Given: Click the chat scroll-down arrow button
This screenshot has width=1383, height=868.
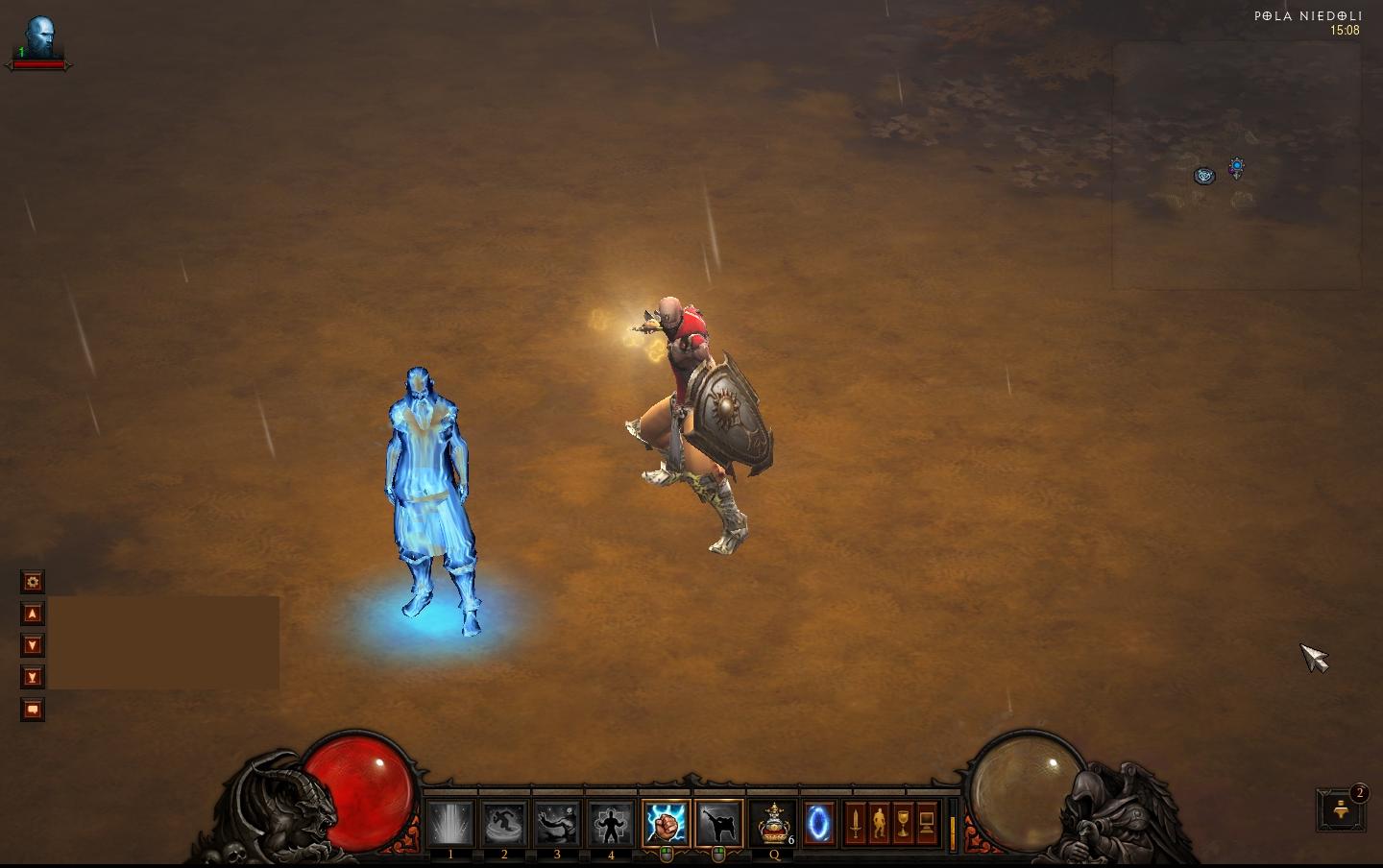Looking at the screenshot, I should pyautogui.click(x=33, y=645).
